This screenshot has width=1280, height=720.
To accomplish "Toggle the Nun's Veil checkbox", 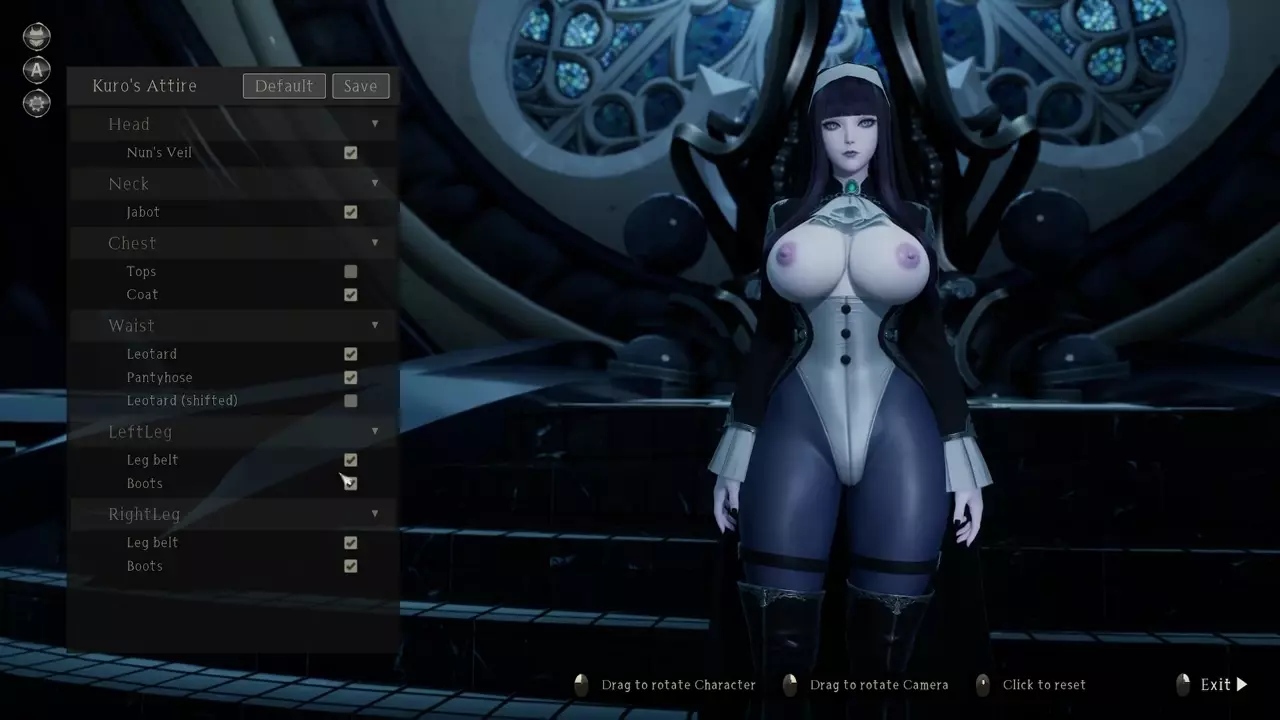I will 351,153.
